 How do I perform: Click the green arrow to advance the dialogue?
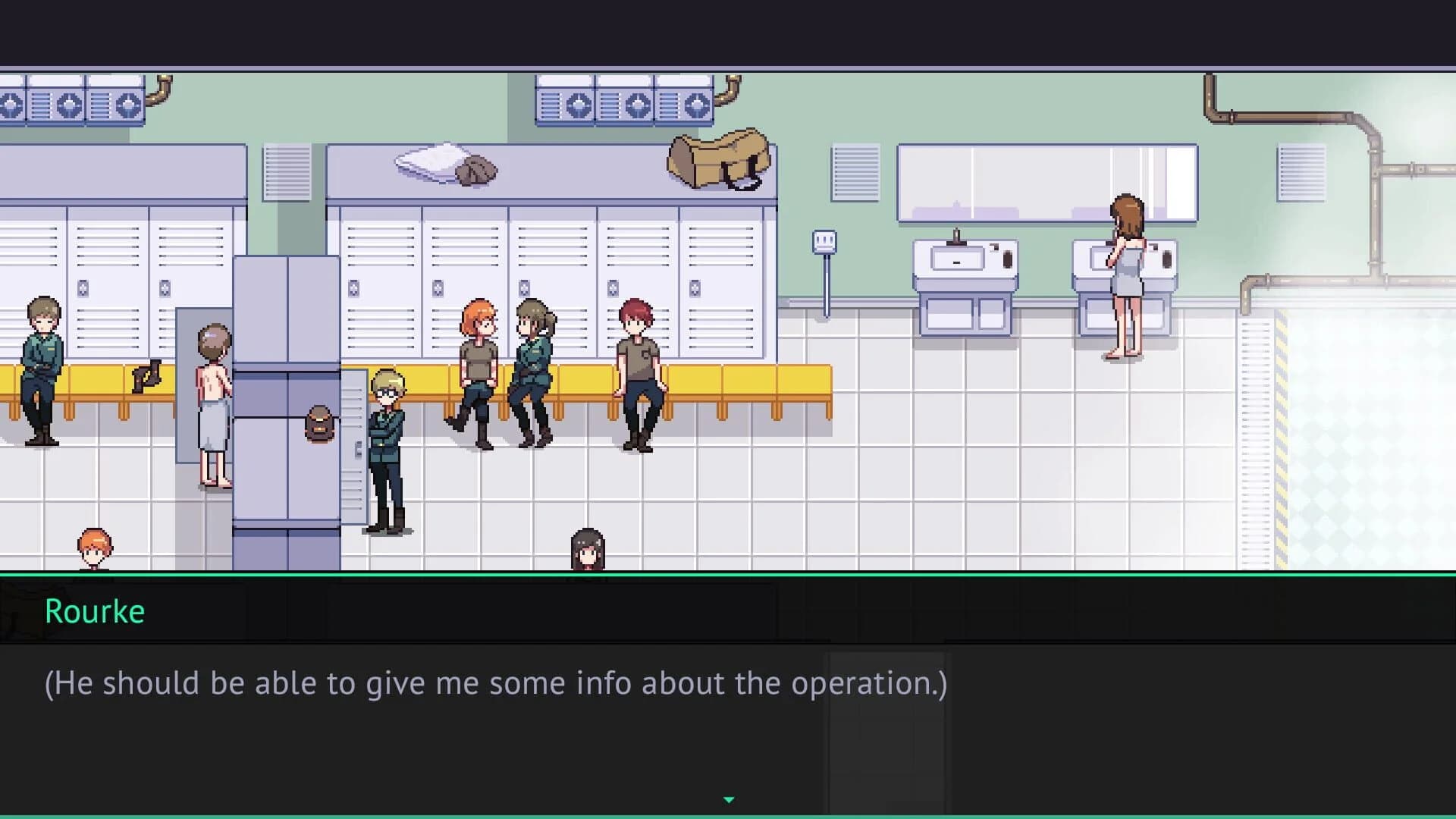729,799
